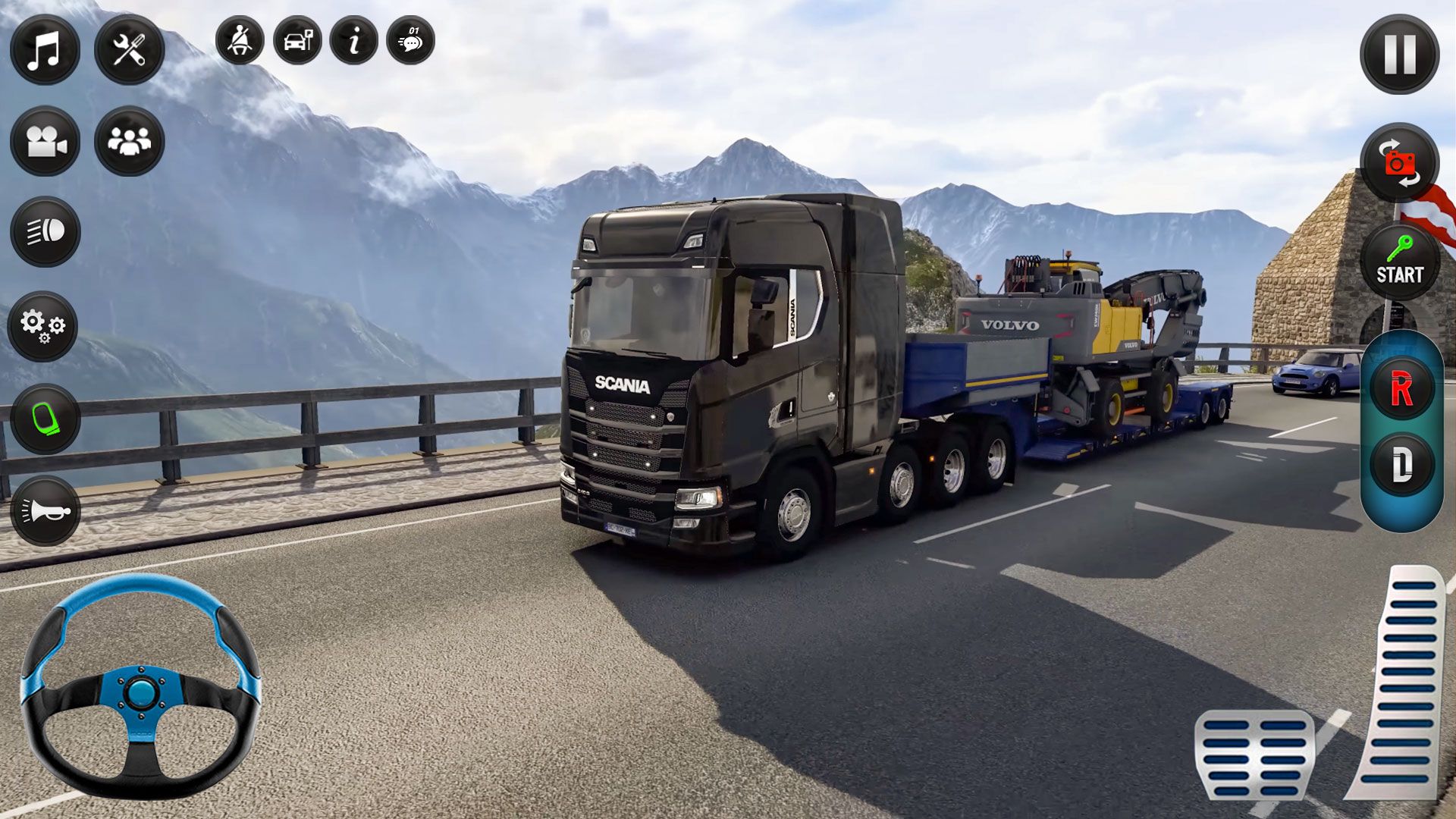1456x819 pixels.
Task: Open the multiplayer players menu
Action: click(129, 140)
